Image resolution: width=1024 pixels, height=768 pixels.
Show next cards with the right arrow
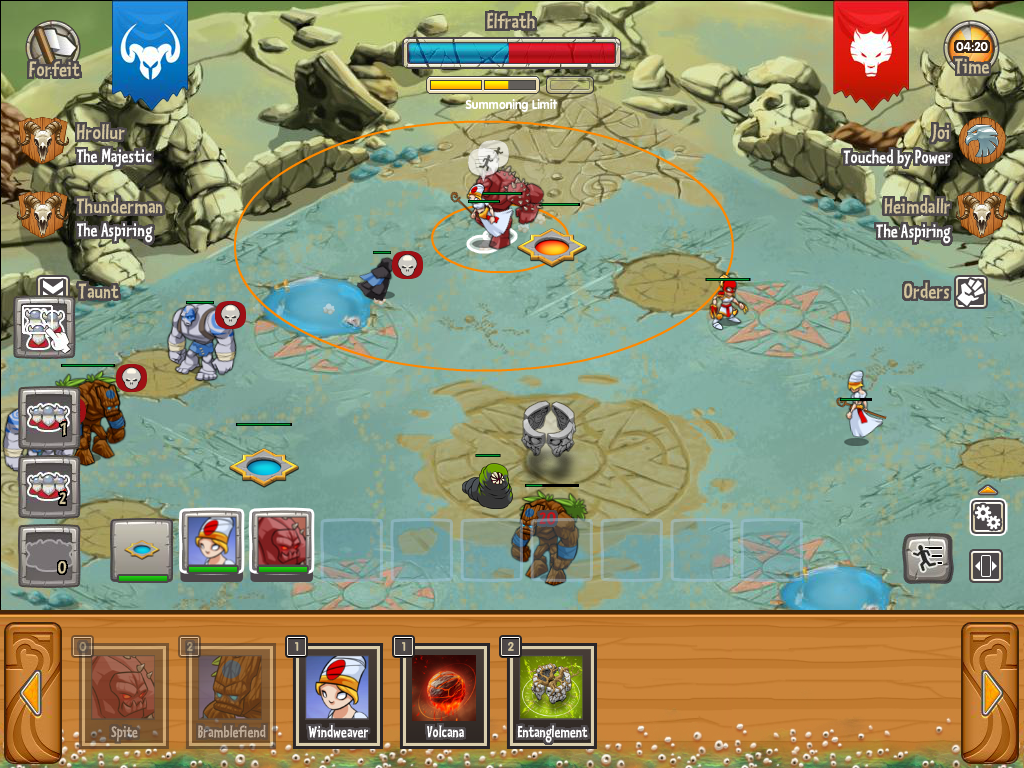(992, 692)
